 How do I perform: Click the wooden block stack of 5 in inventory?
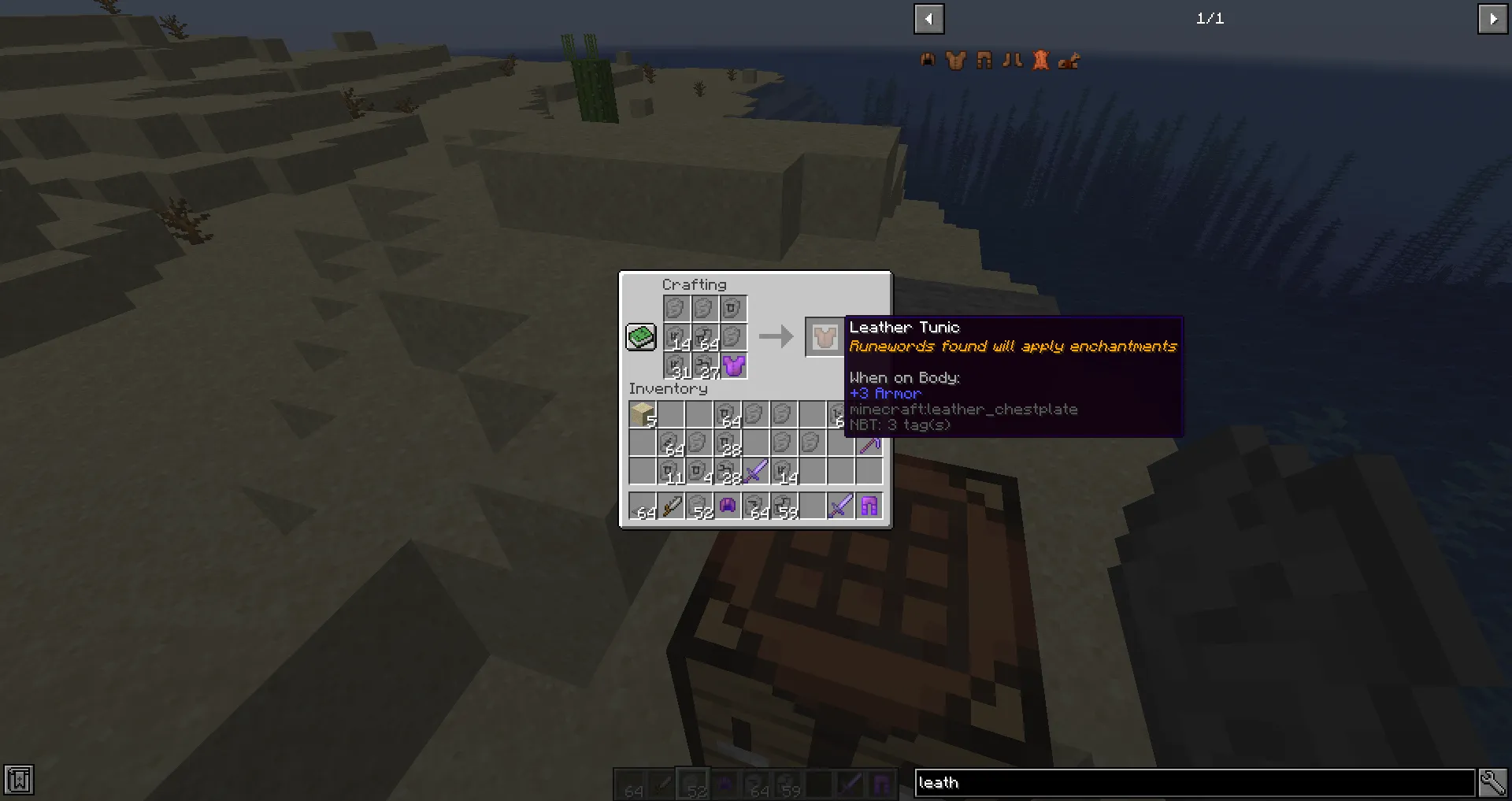click(640, 413)
